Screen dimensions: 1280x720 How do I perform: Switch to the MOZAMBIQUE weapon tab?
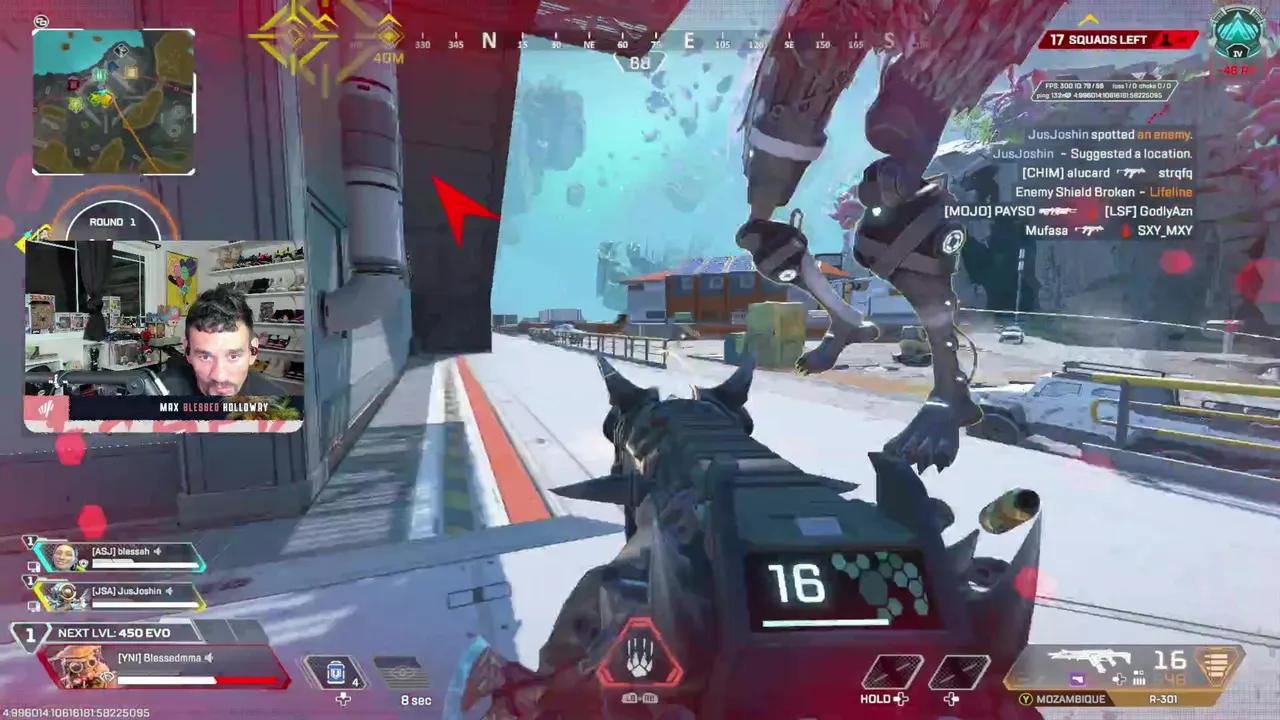tap(1070, 700)
